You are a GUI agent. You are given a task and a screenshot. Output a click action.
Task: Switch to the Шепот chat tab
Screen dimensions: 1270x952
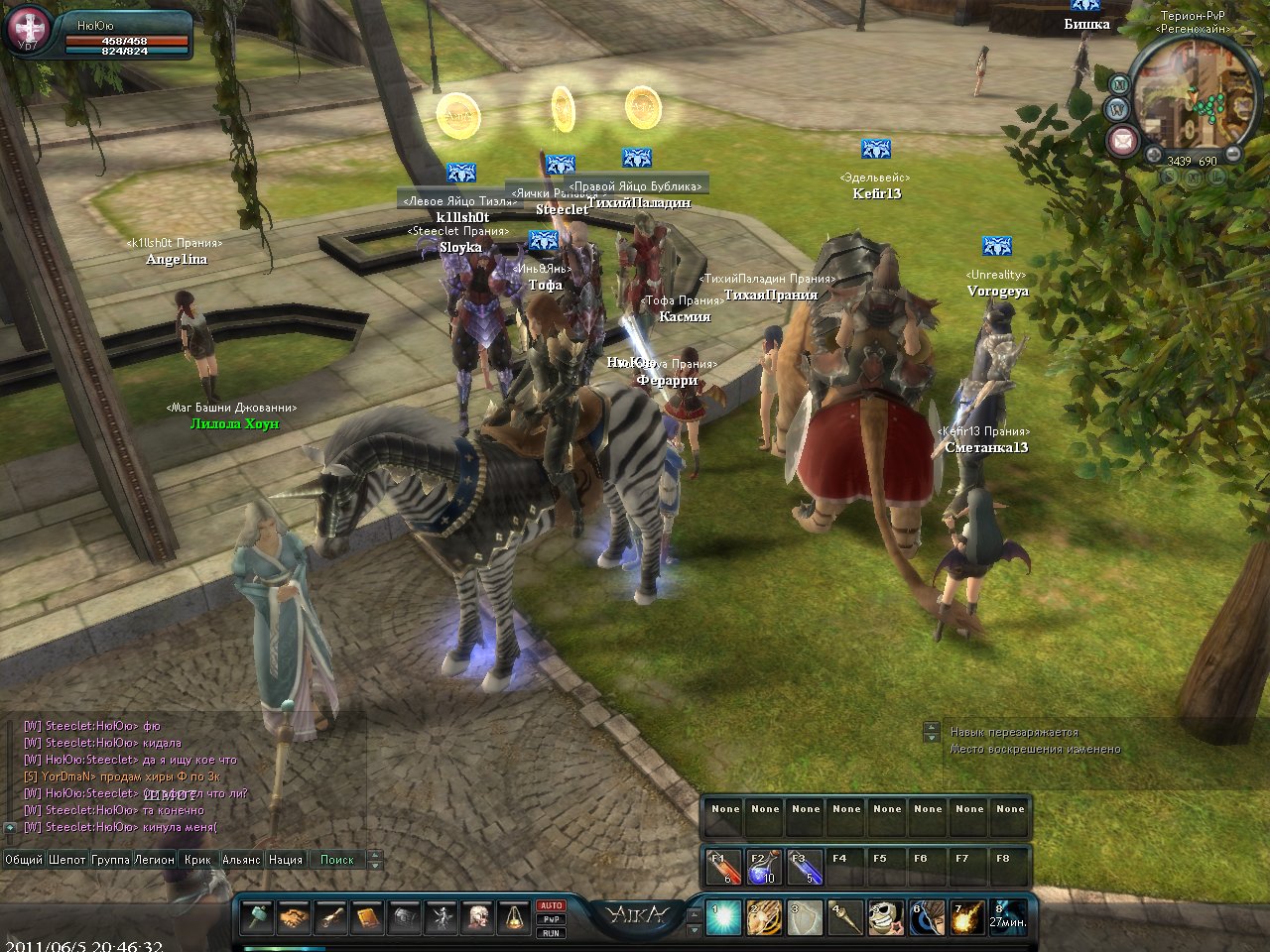pos(67,860)
